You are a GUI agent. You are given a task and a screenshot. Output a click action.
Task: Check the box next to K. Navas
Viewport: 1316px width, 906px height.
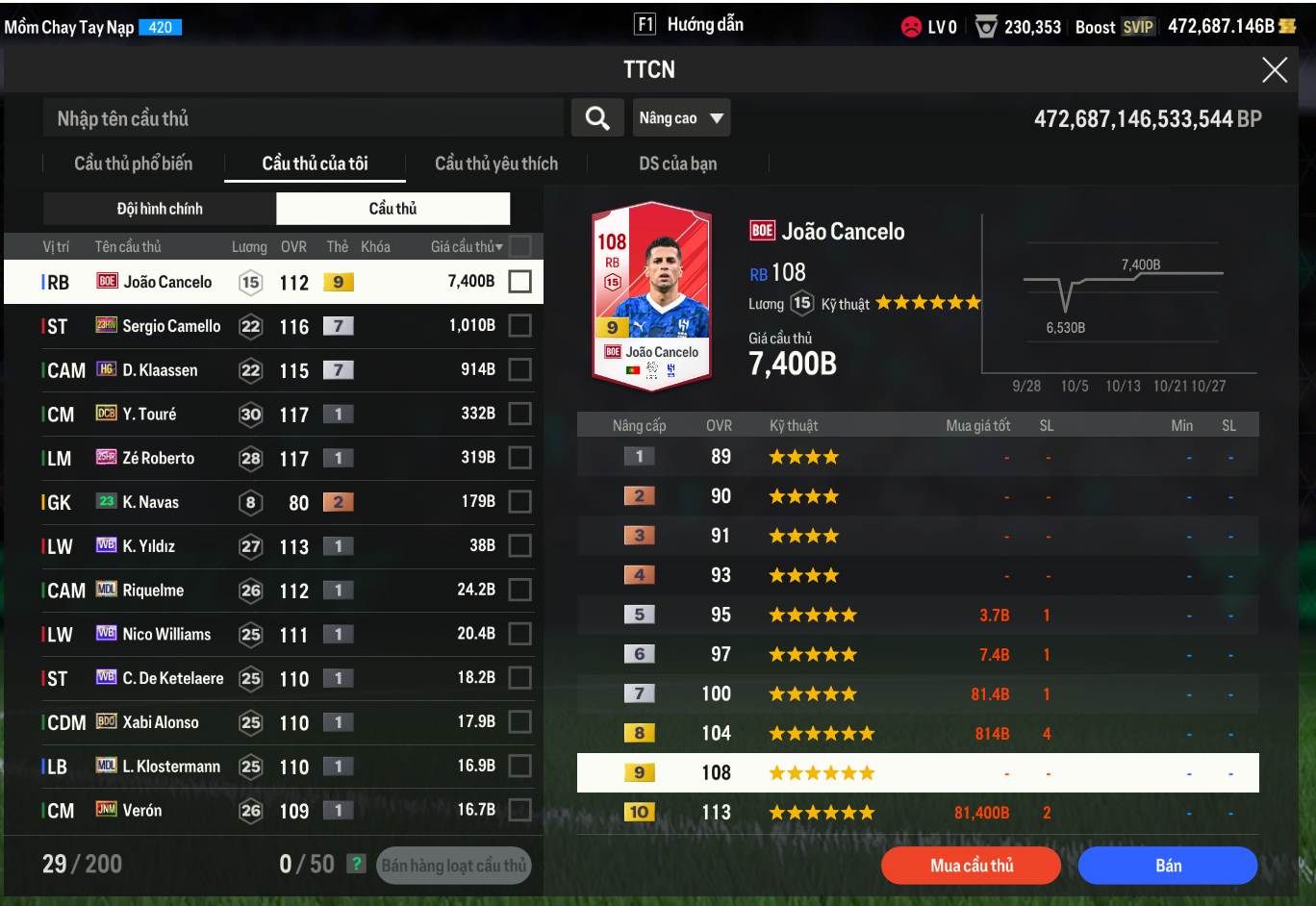pos(519,502)
